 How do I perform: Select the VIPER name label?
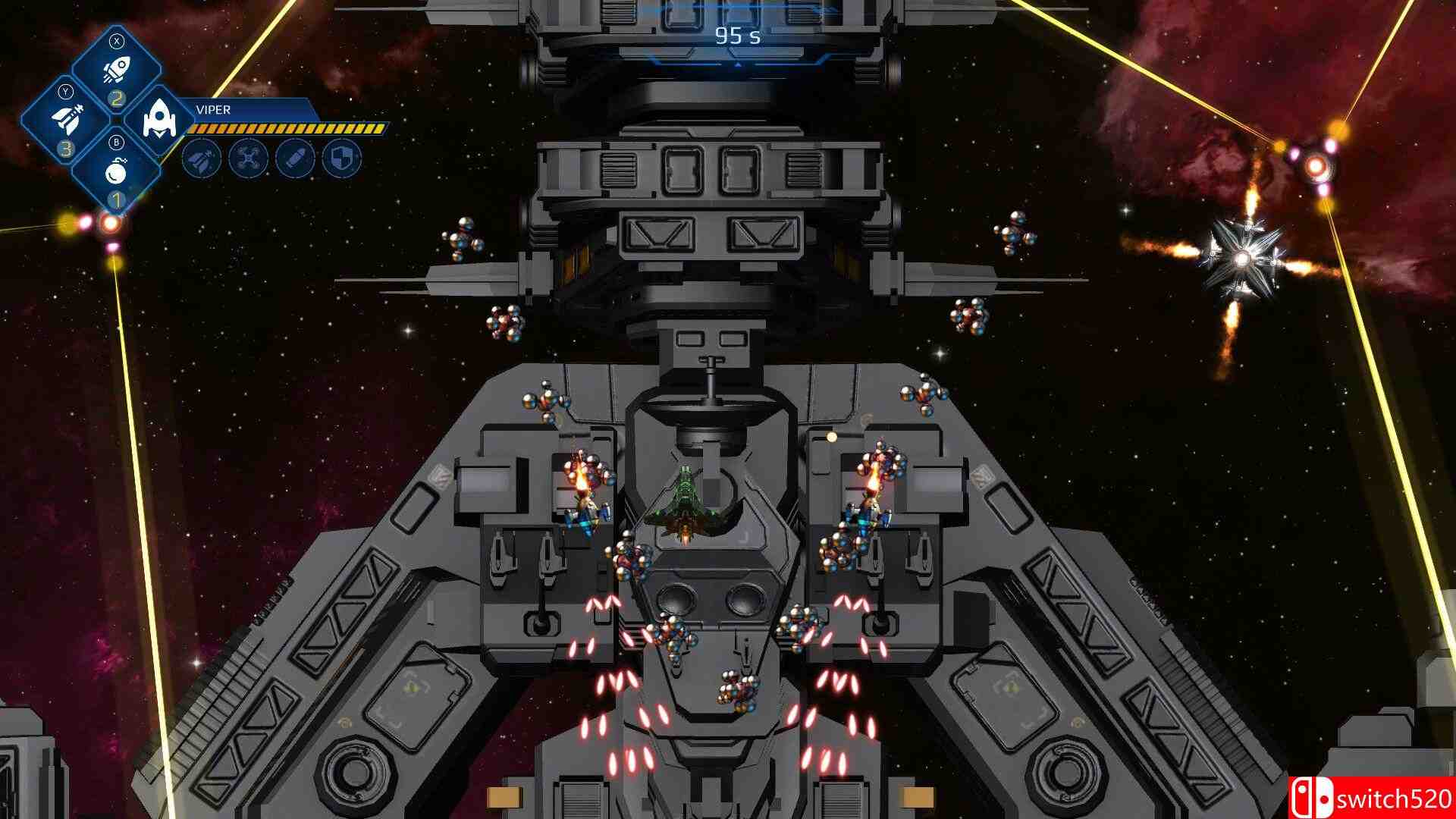pos(214,109)
